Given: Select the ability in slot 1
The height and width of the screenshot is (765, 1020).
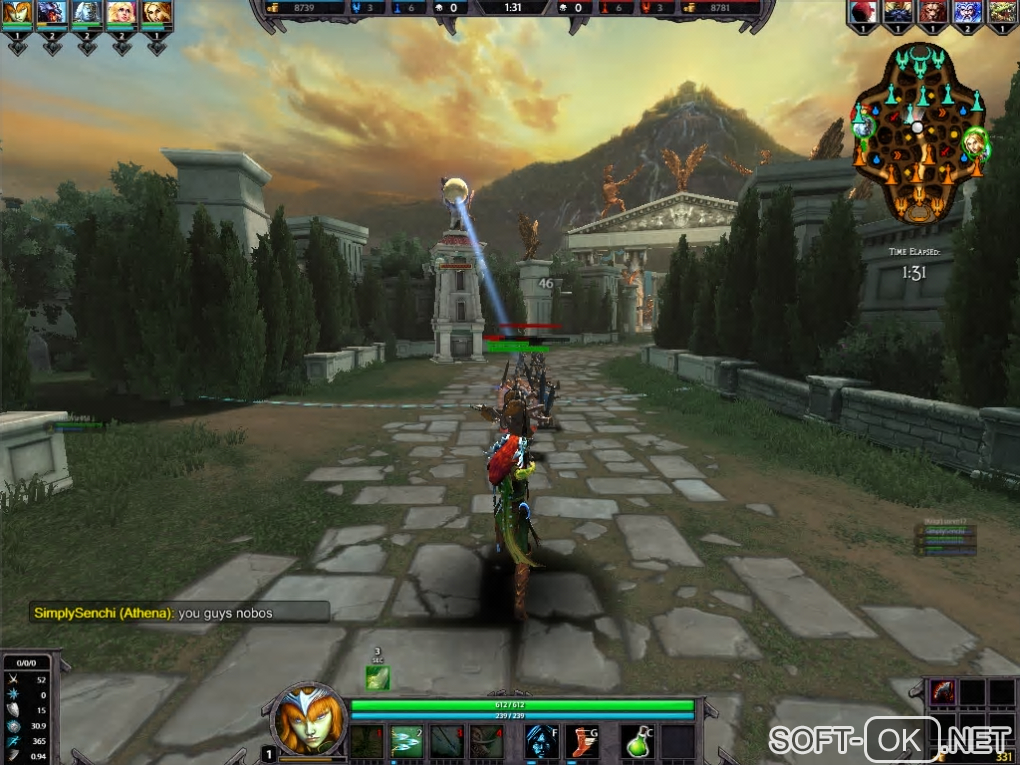Looking at the screenshot, I should tap(367, 741).
